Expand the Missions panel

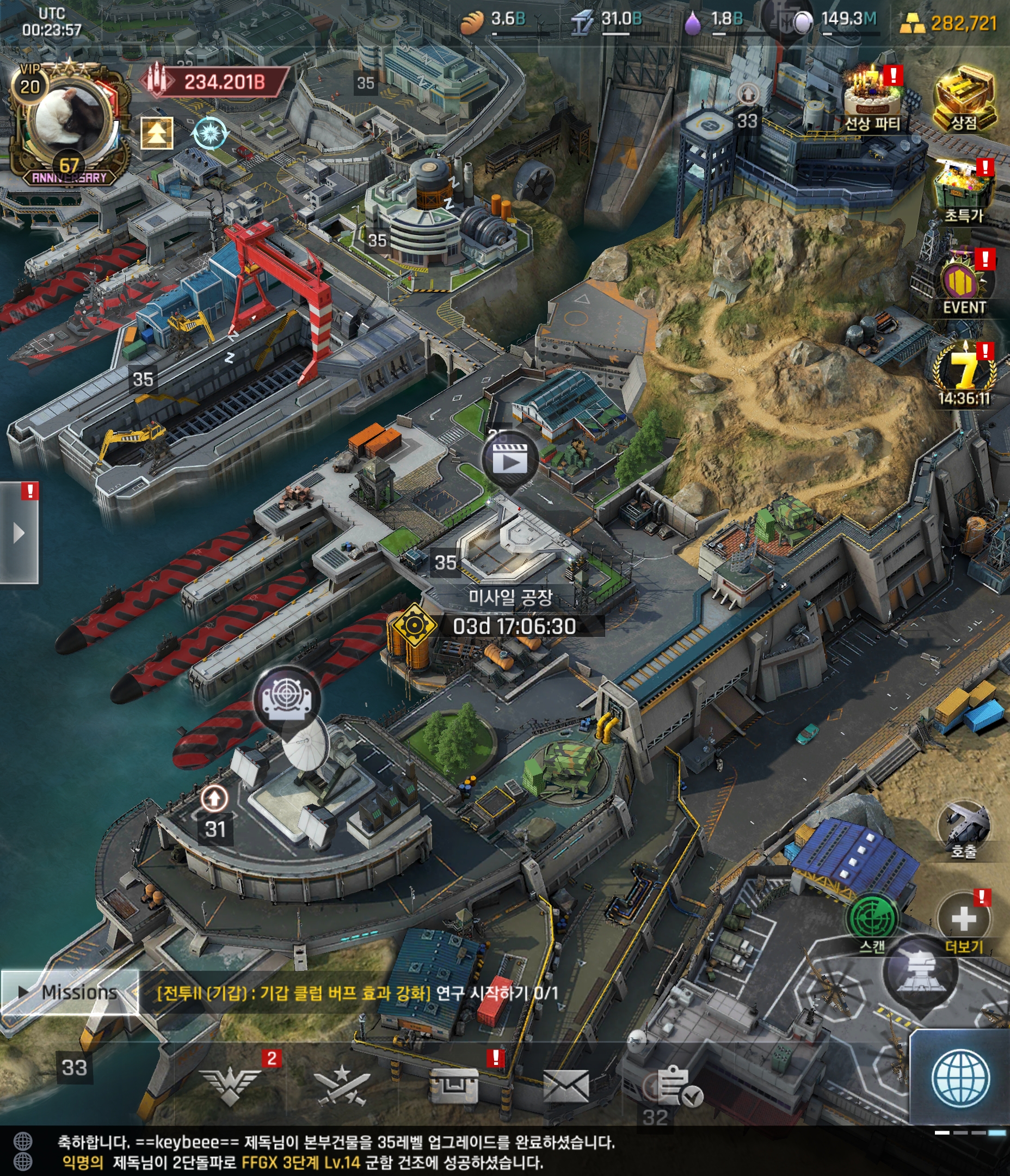click(x=69, y=992)
